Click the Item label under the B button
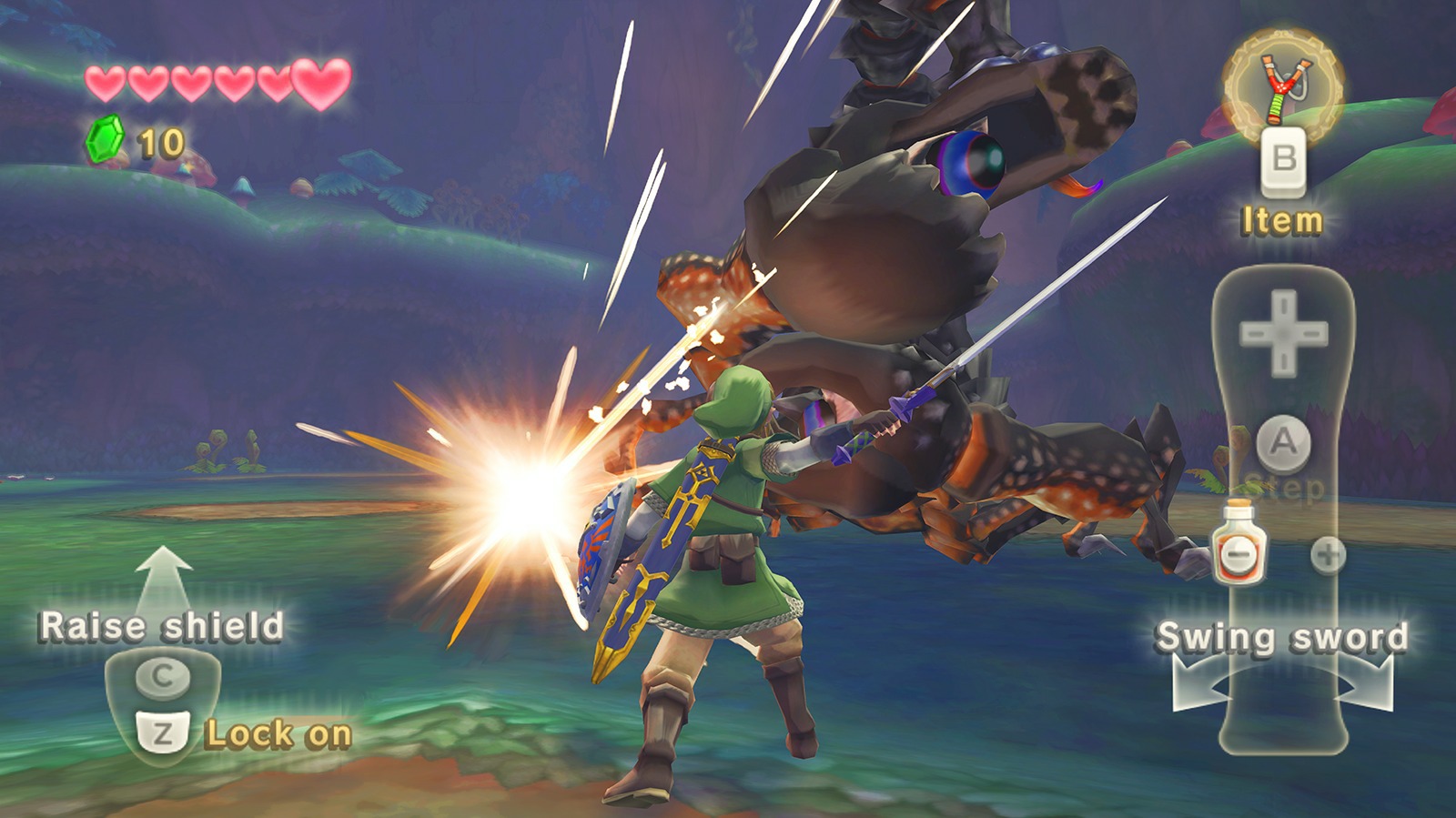The image size is (1456, 818). [1279, 218]
